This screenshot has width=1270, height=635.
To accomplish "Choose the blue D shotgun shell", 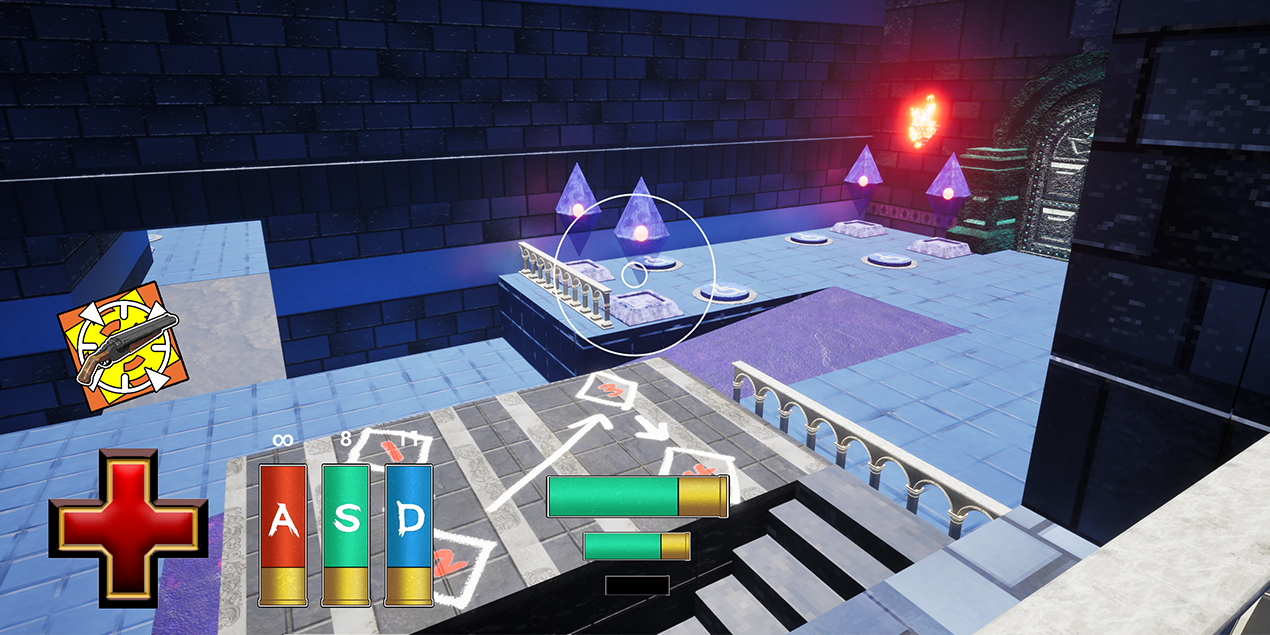I will [409, 534].
